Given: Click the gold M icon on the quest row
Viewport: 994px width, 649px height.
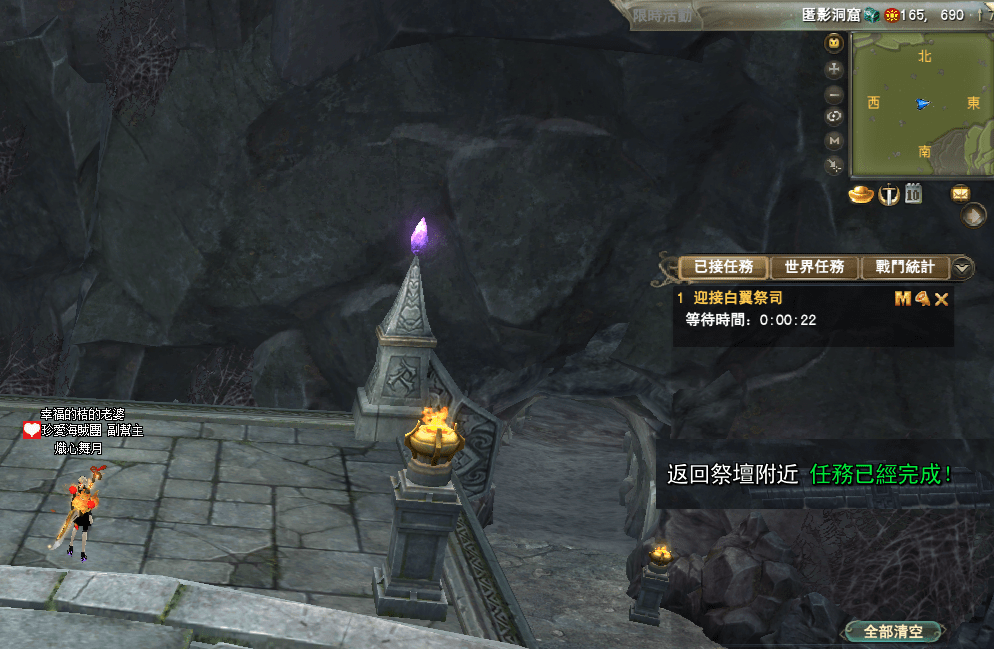Looking at the screenshot, I should coord(903,298).
